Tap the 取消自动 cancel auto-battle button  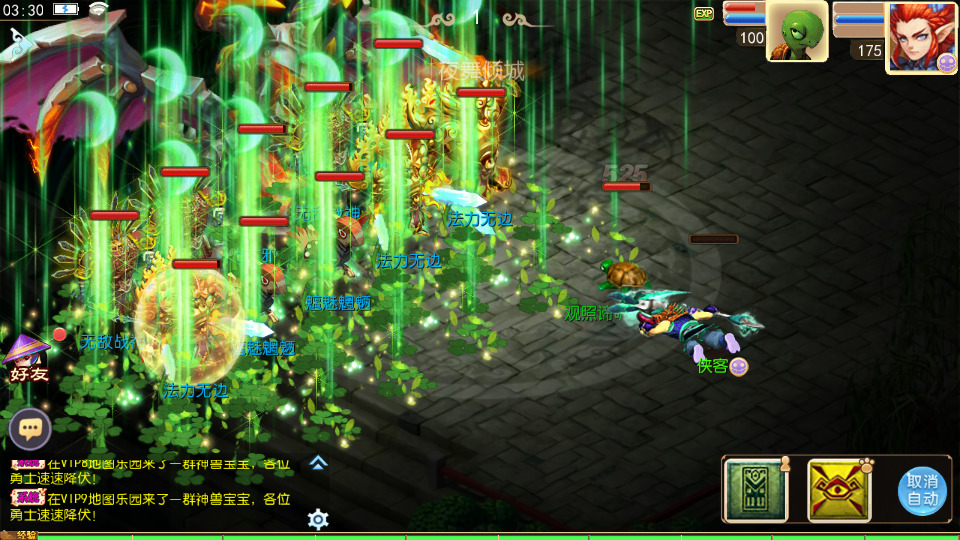click(x=921, y=491)
